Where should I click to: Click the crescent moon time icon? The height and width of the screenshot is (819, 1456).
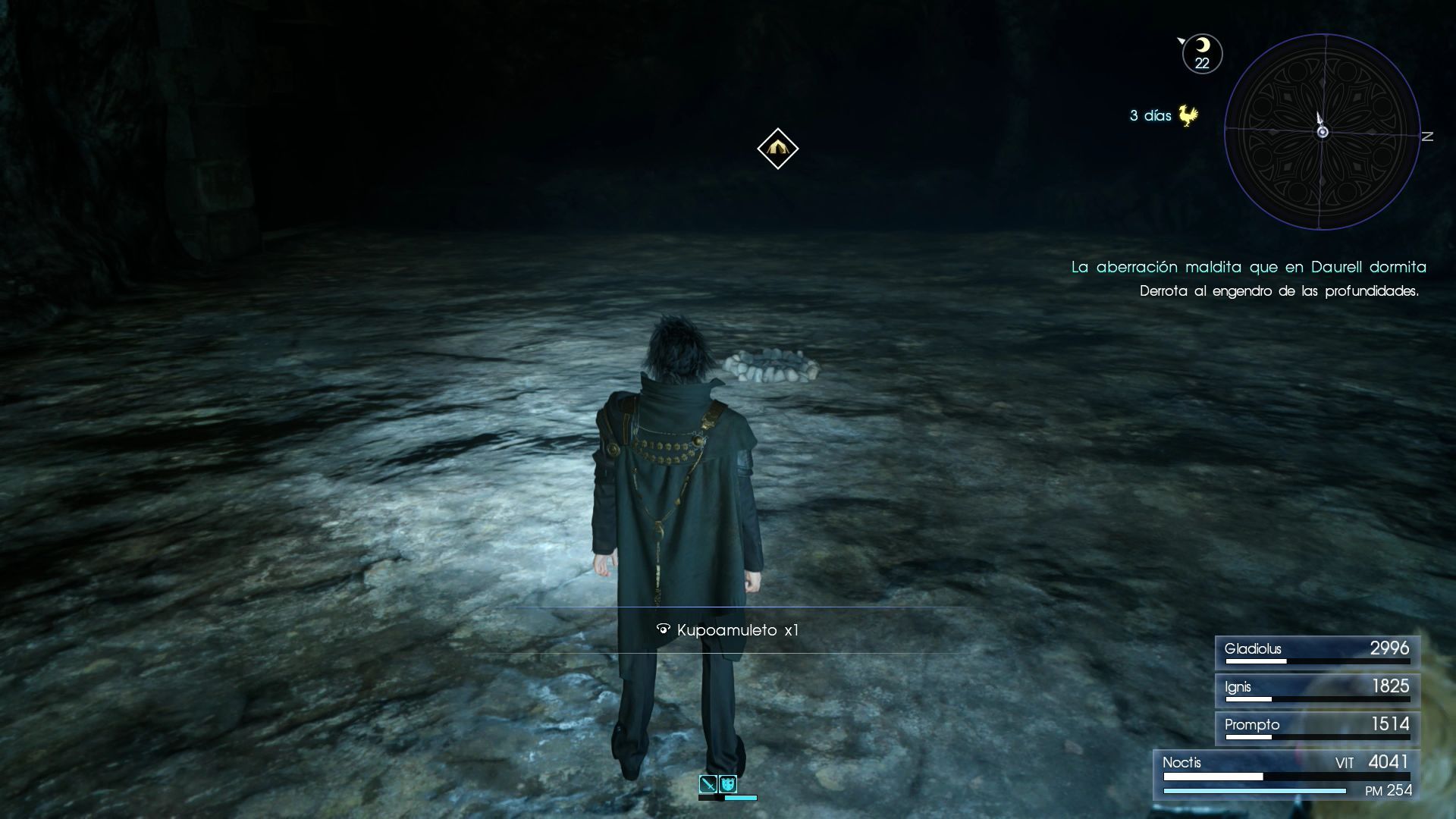click(x=1202, y=54)
